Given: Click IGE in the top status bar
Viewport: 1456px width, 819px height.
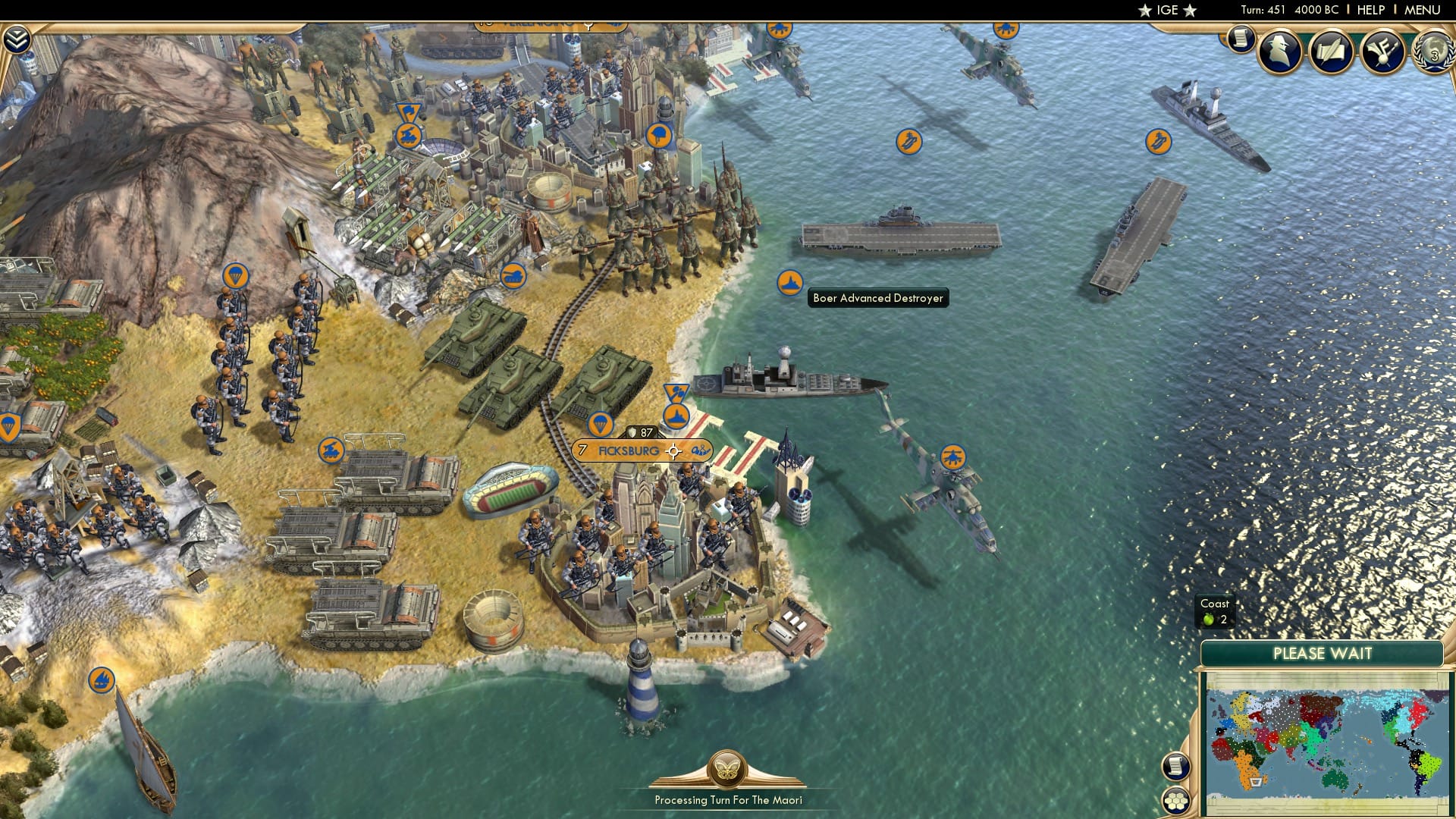Looking at the screenshot, I should click(1166, 10).
